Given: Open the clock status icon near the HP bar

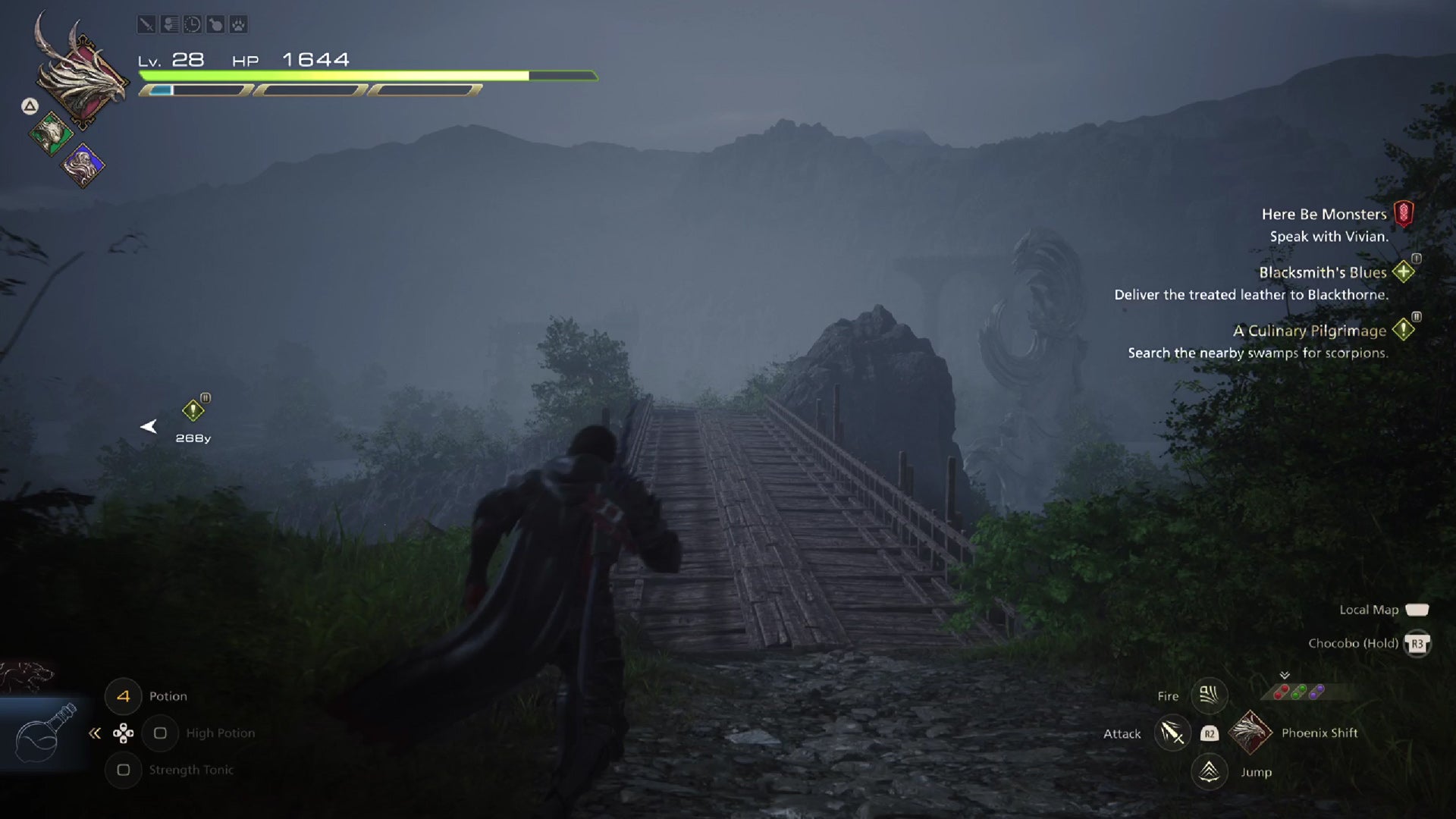Looking at the screenshot, I should (x=192, y=24).
